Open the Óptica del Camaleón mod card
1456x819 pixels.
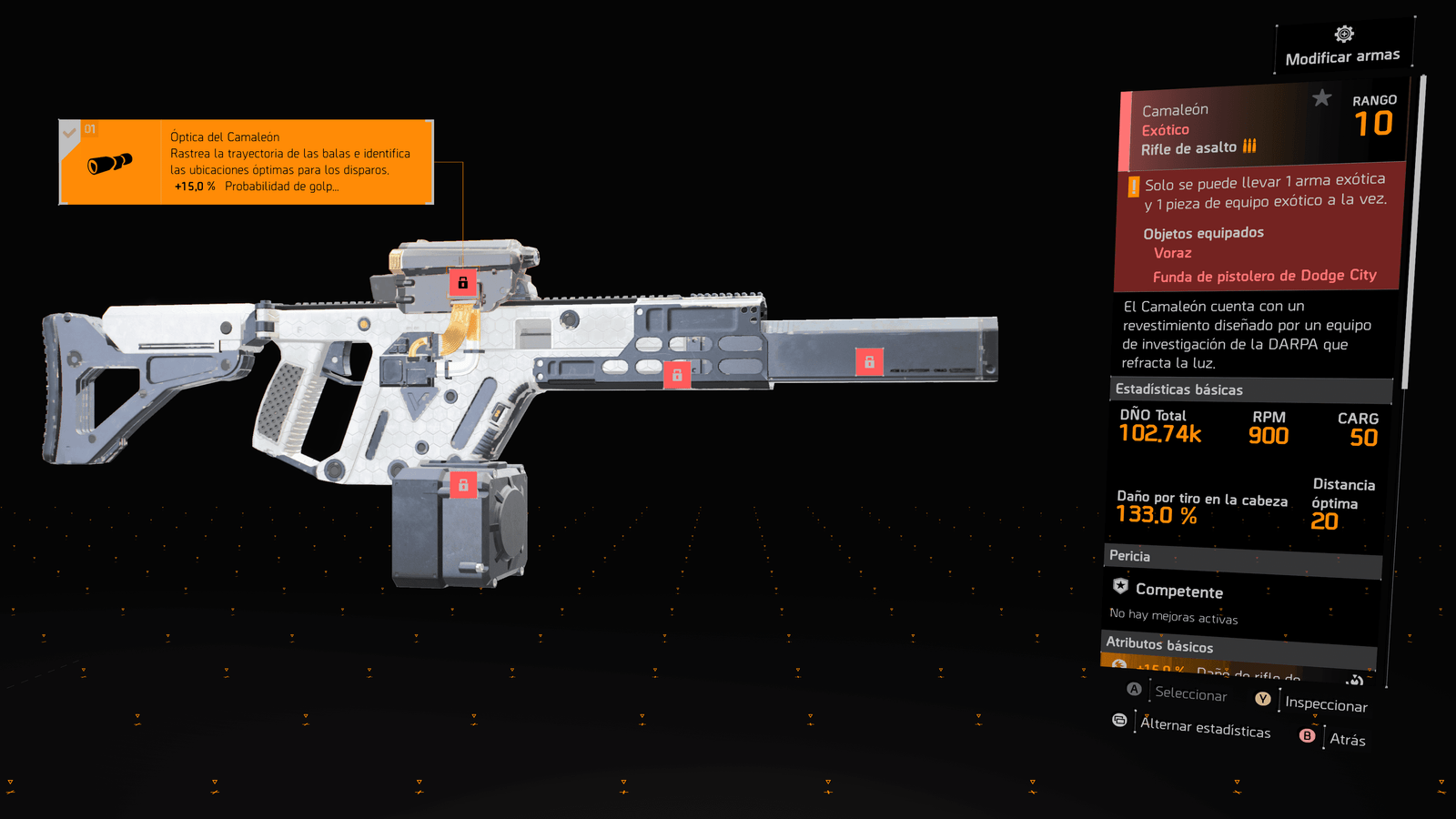246,162
